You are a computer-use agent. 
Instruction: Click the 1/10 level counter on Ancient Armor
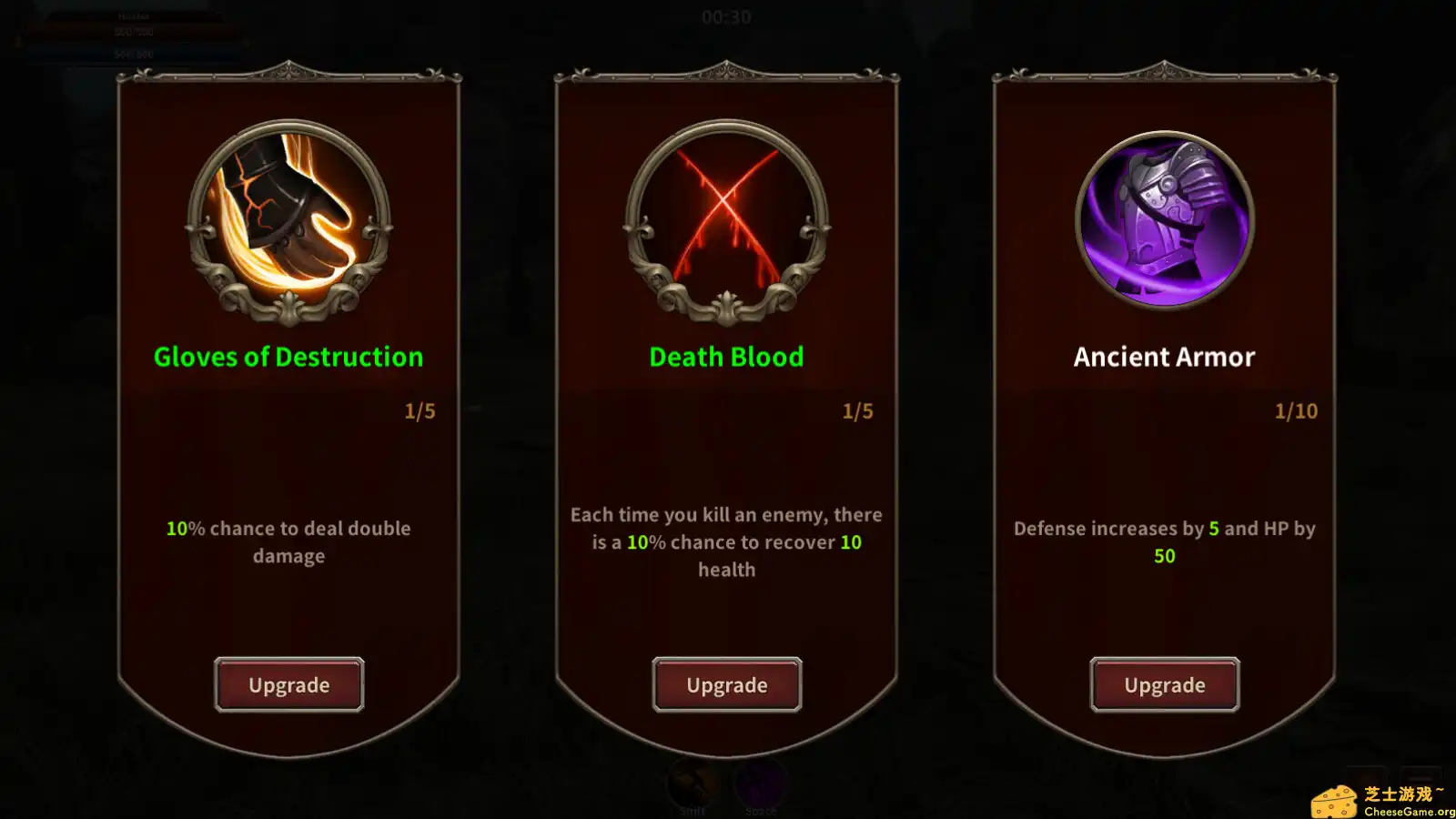pyautogui.click(x=1294, y=410)
